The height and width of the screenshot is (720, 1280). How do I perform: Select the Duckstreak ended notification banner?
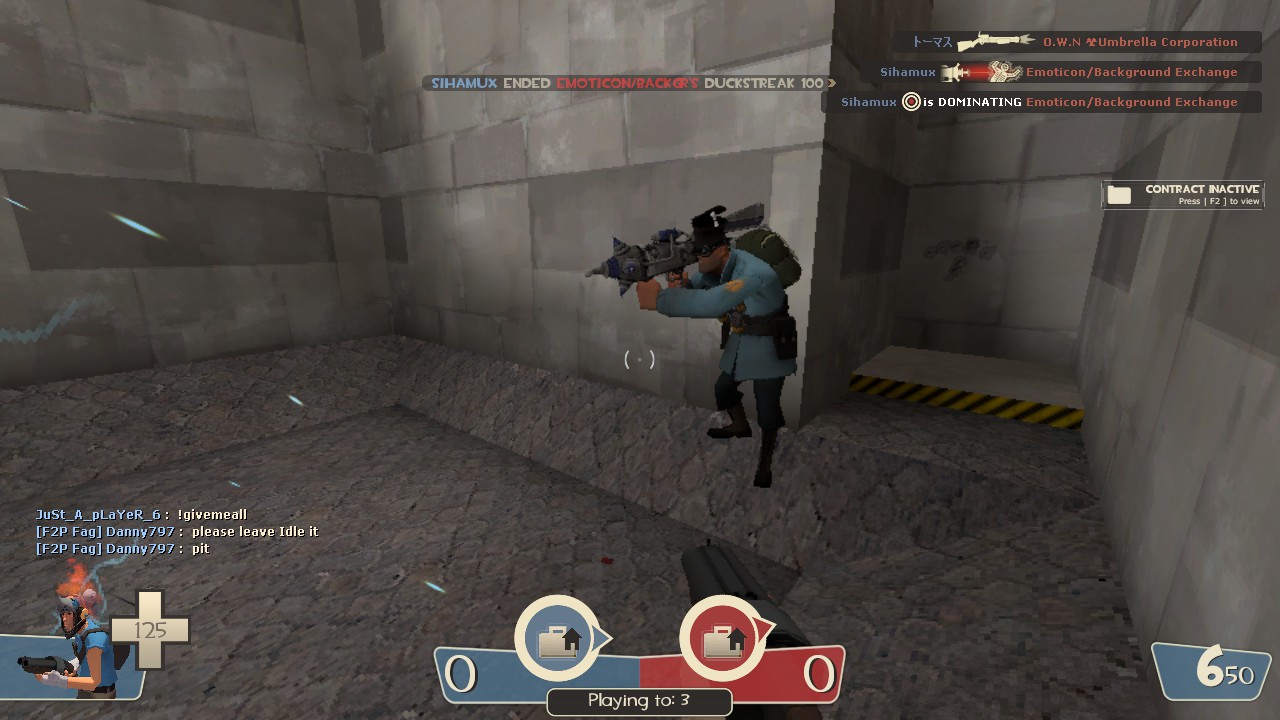click(628, 84)
